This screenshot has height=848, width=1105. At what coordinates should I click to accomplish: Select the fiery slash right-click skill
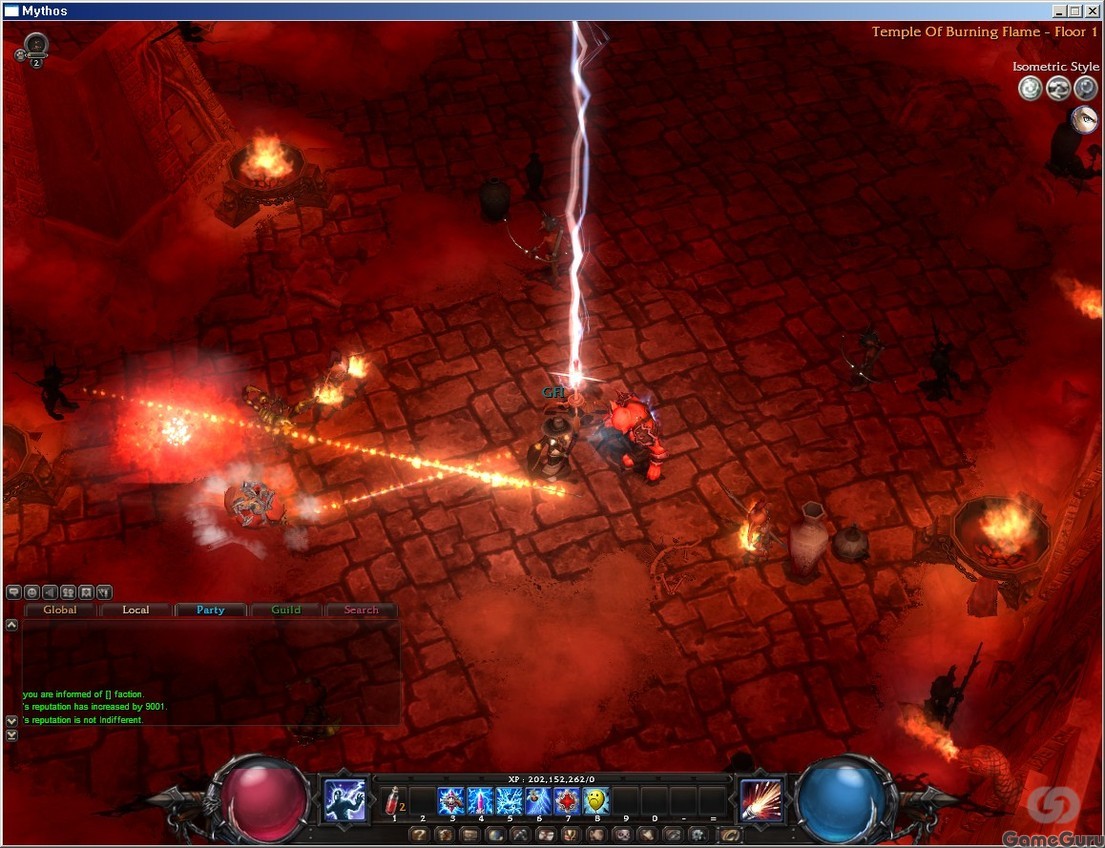point(762,800)
